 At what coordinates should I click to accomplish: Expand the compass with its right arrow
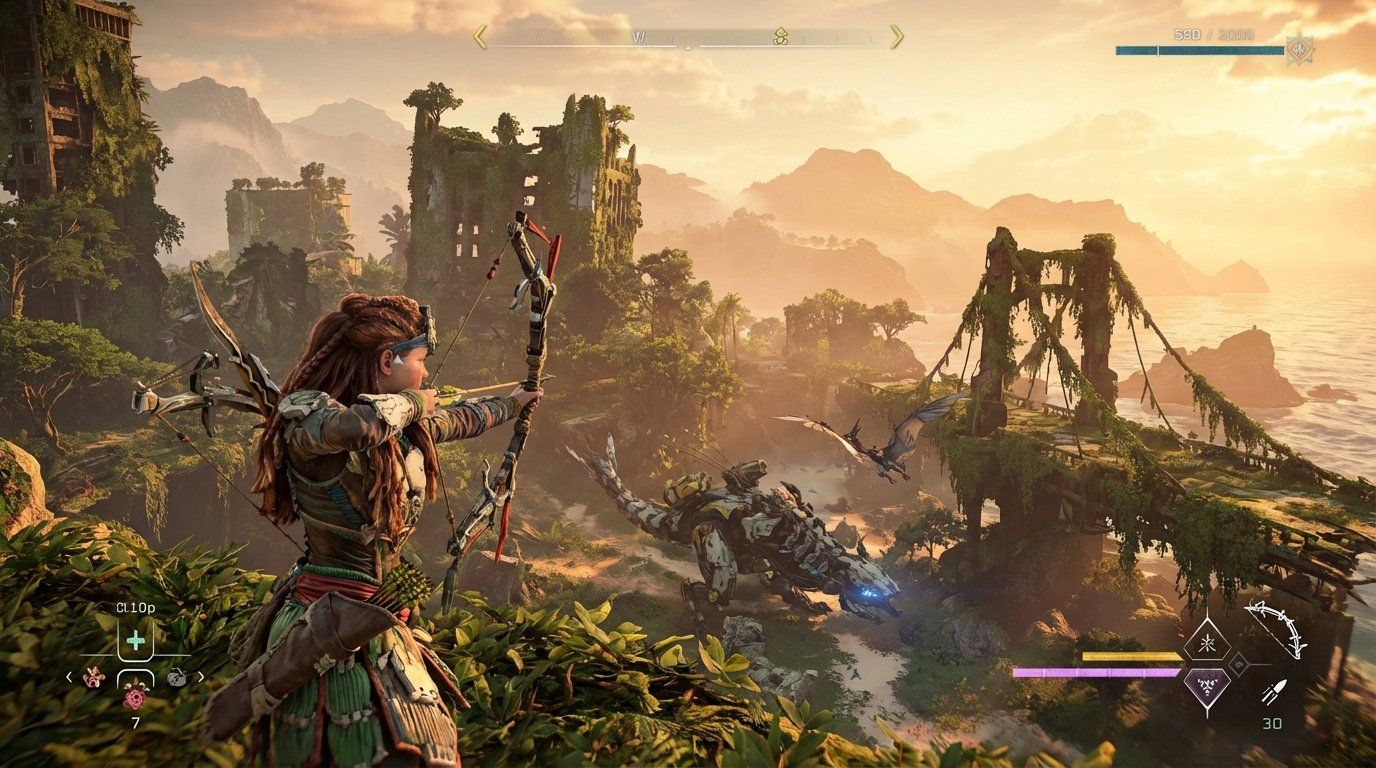tap(897, 35)
